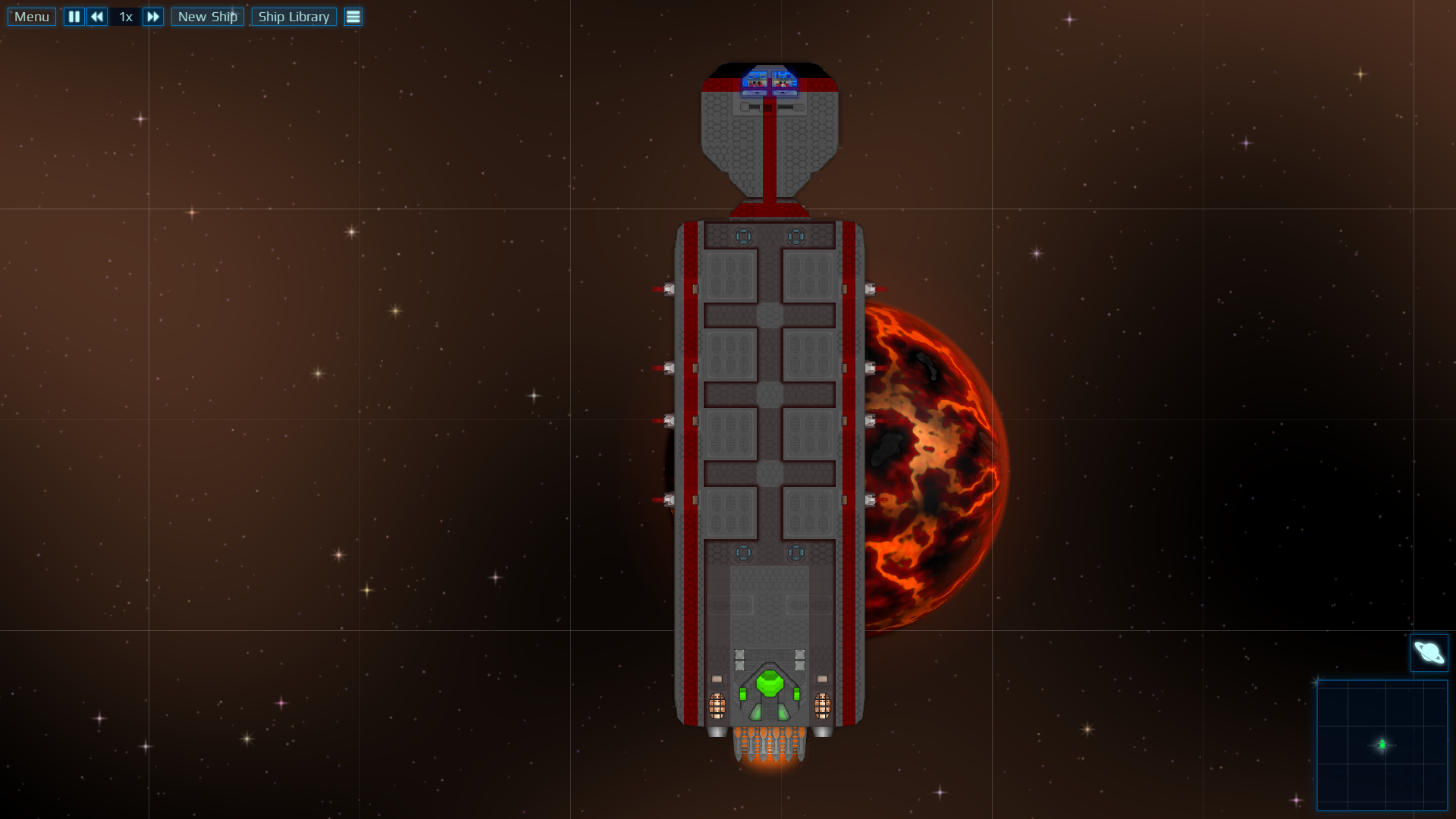This screenshot has width=1456, height=819.
Task: Start a New Ship design
Action: coord(207,17)
